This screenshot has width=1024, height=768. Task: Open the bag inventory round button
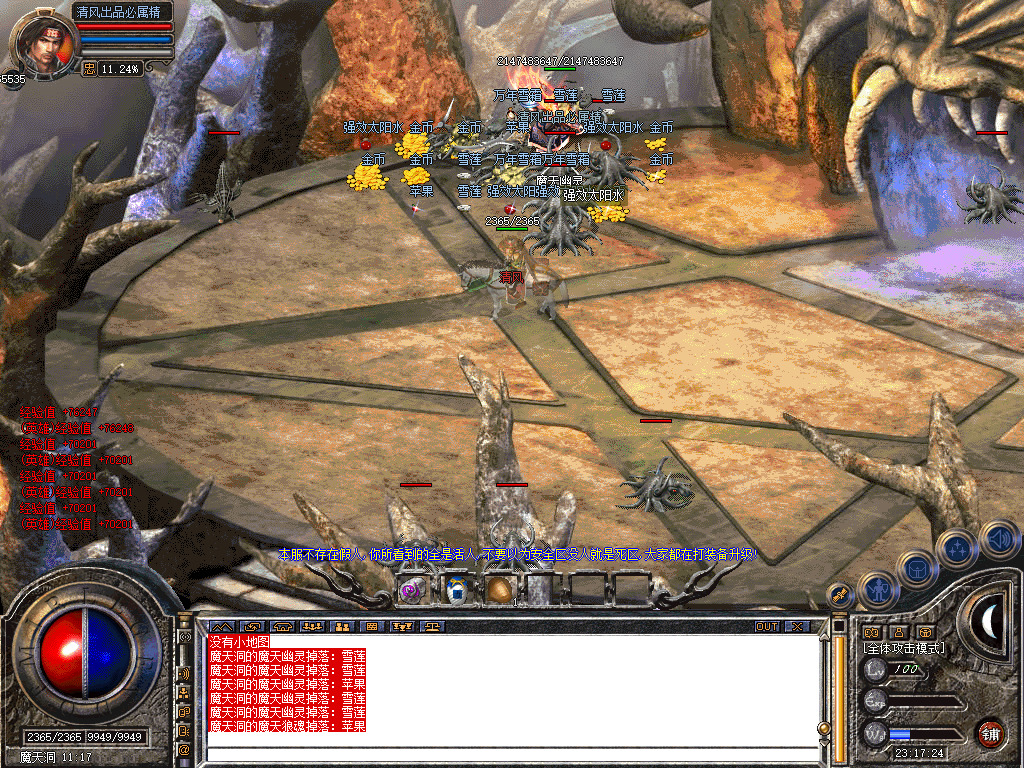click(916, 569)
